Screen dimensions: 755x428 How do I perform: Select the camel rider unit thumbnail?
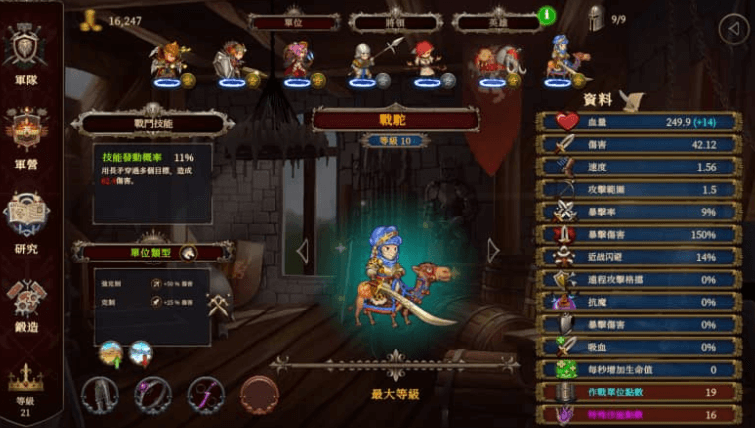[560, 60]
